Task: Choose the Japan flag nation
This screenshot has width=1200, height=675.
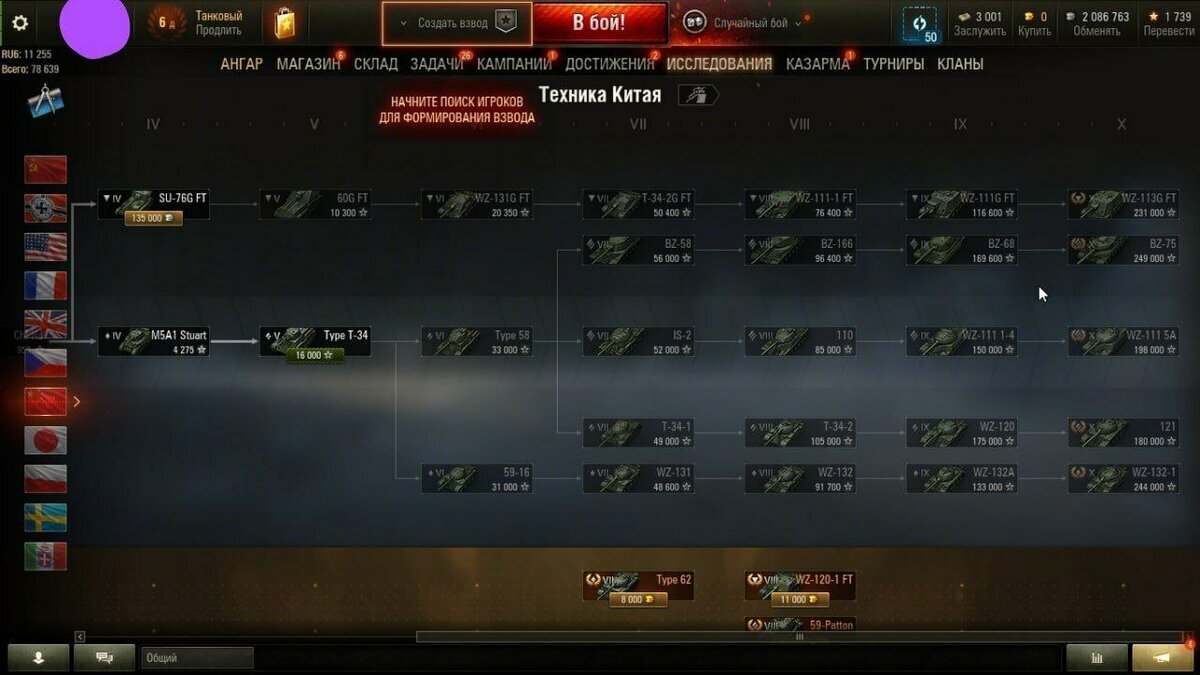Action: click(46, 440)
